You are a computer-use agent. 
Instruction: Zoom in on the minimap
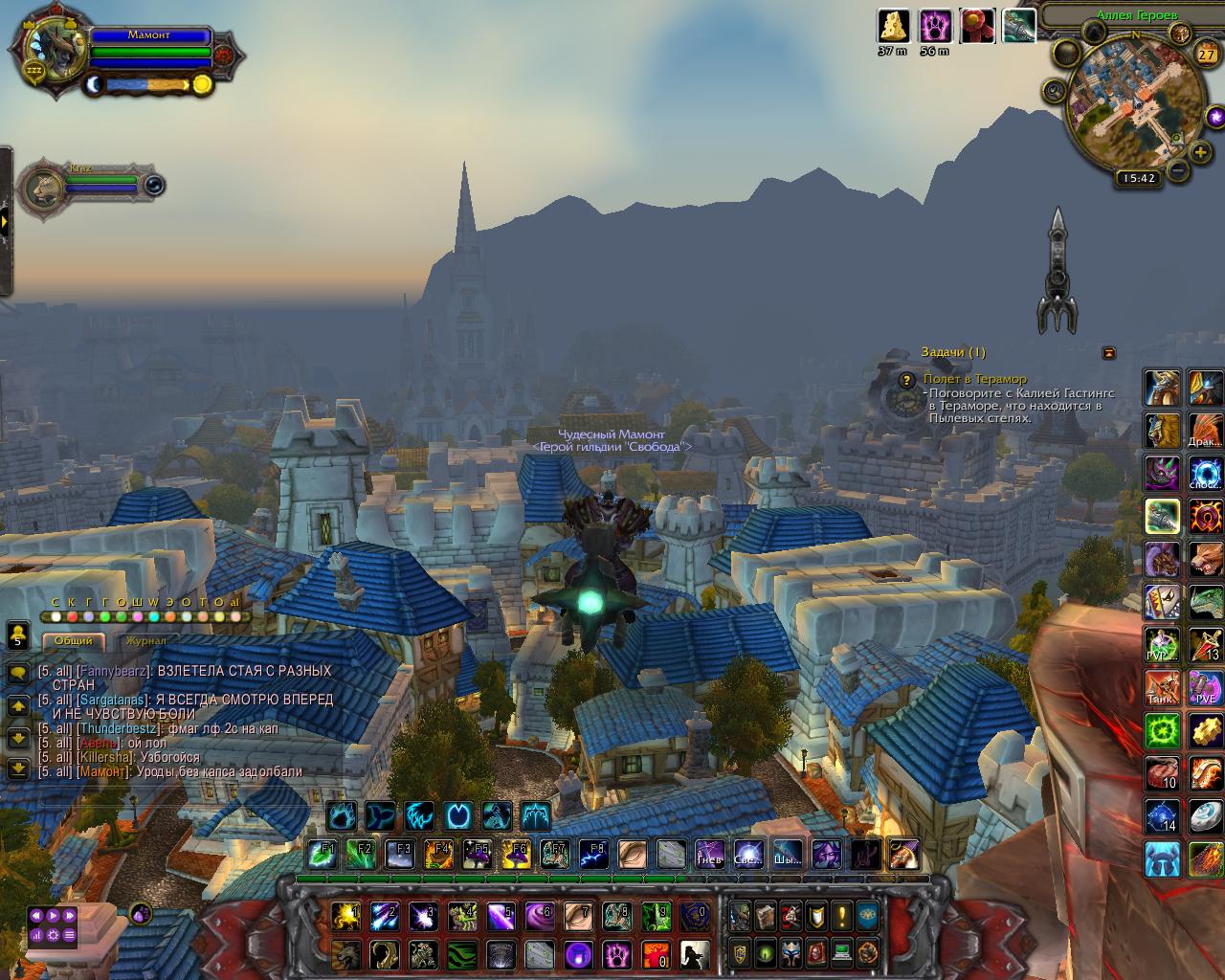pos(1200,152)
